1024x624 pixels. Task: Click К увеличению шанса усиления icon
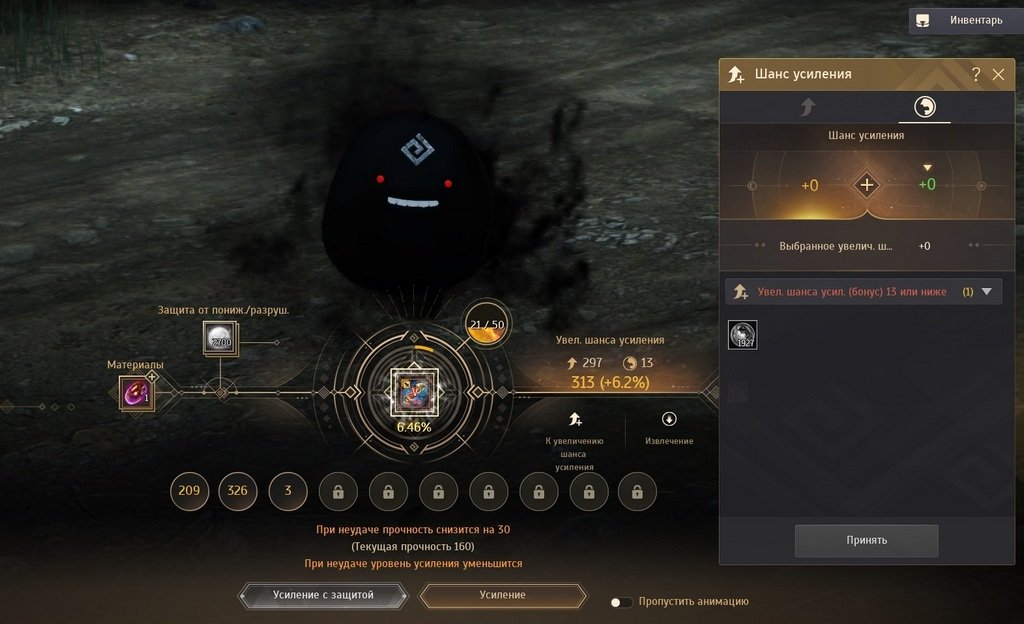pos(576,420)
